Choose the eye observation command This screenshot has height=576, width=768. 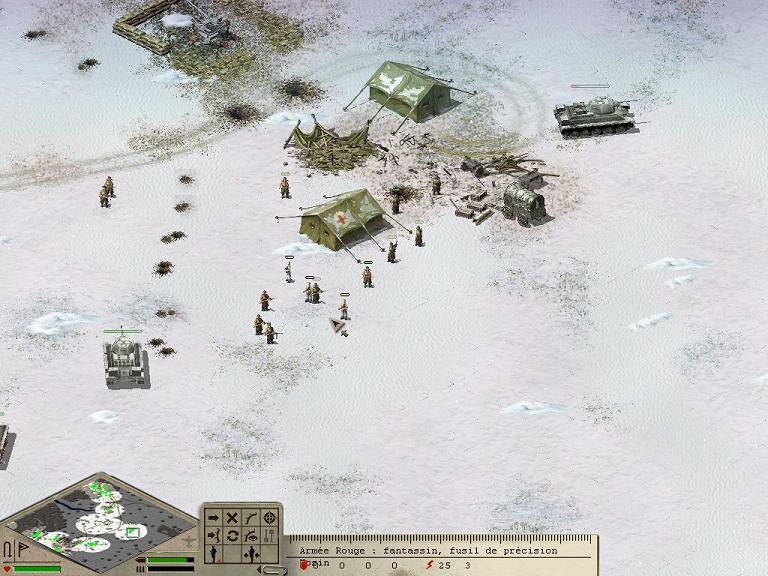coord(251,536)
